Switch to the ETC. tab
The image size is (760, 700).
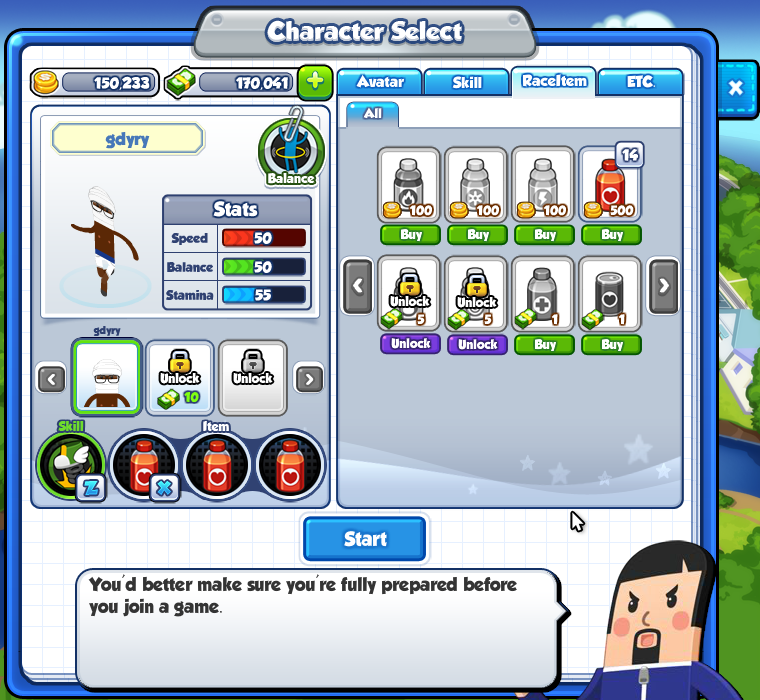640,82
